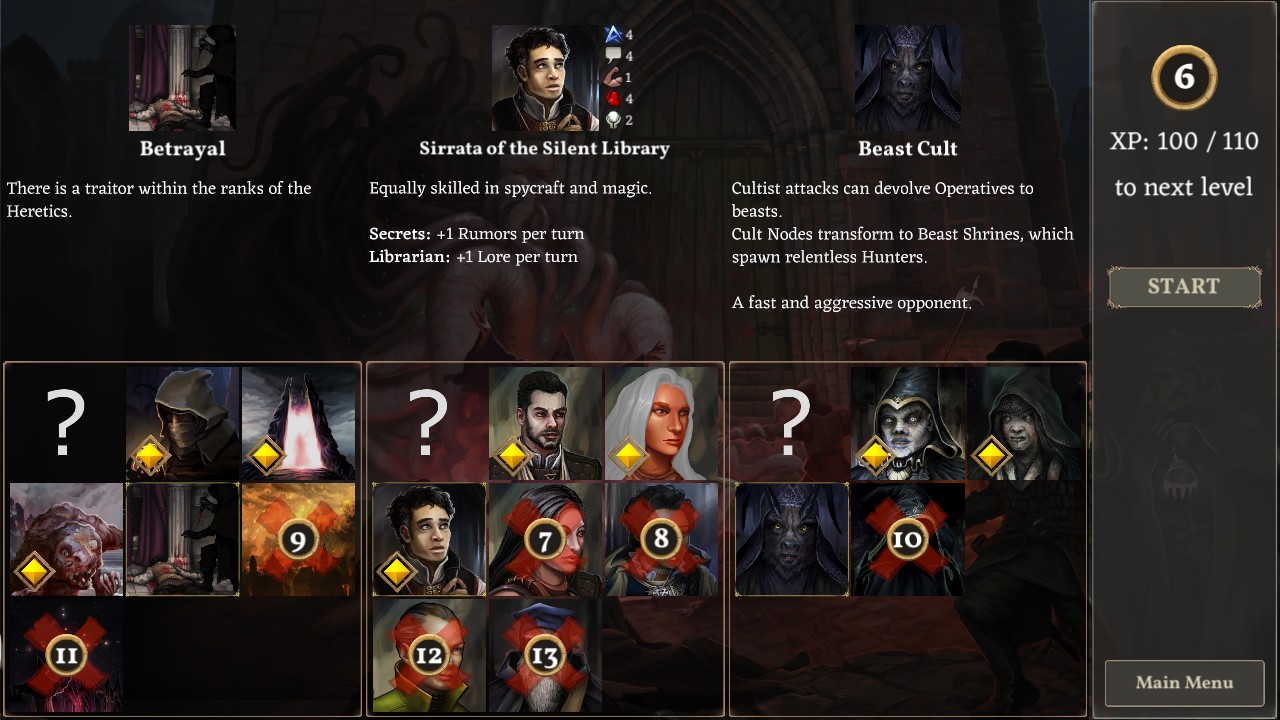Expand the random slot in the Beast Cult column
The height and width of the screenshot is (720, 1280).
791,422
